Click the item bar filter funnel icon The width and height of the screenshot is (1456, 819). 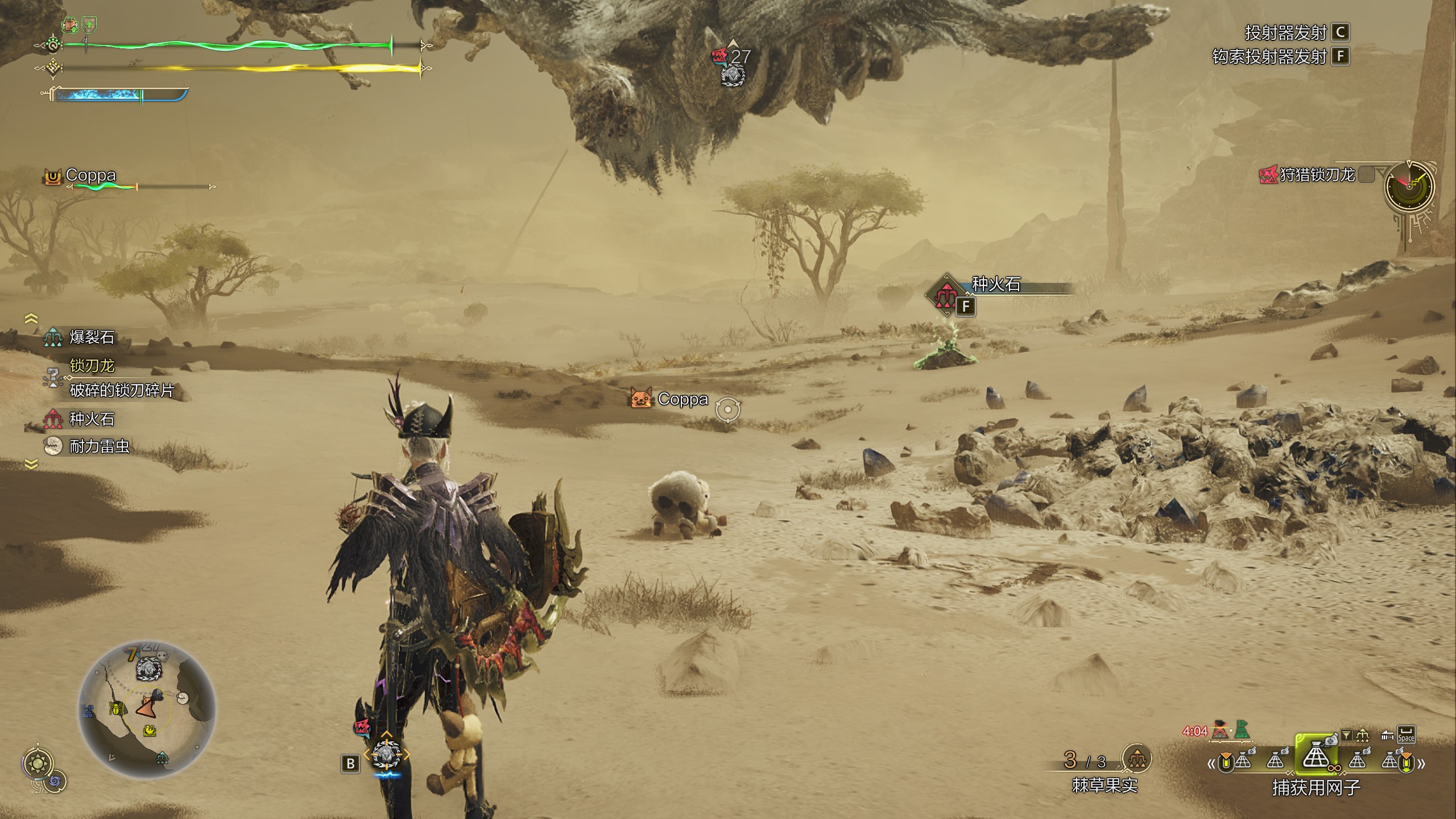[1346, 735]
